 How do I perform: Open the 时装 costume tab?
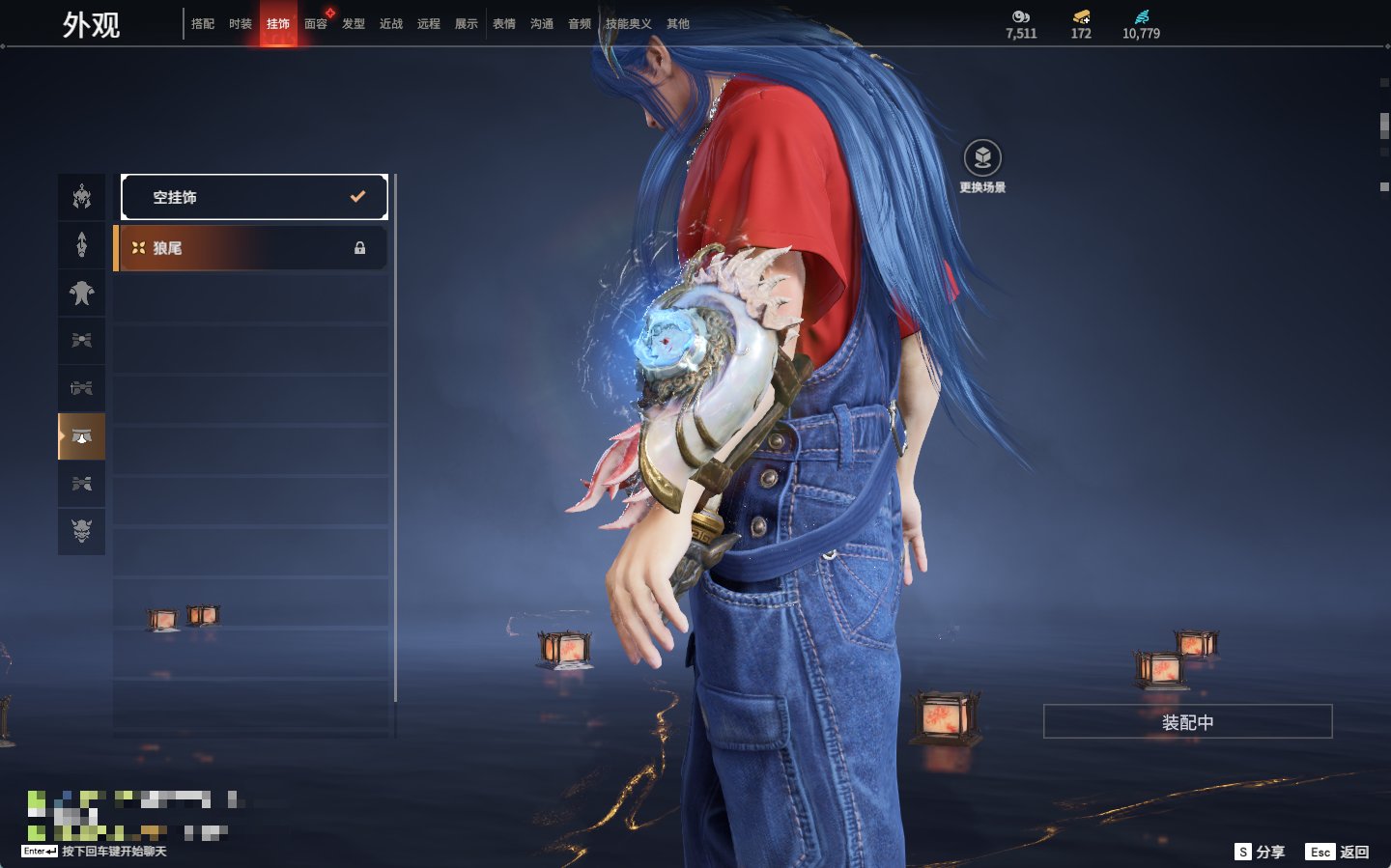tap(241, 24)
